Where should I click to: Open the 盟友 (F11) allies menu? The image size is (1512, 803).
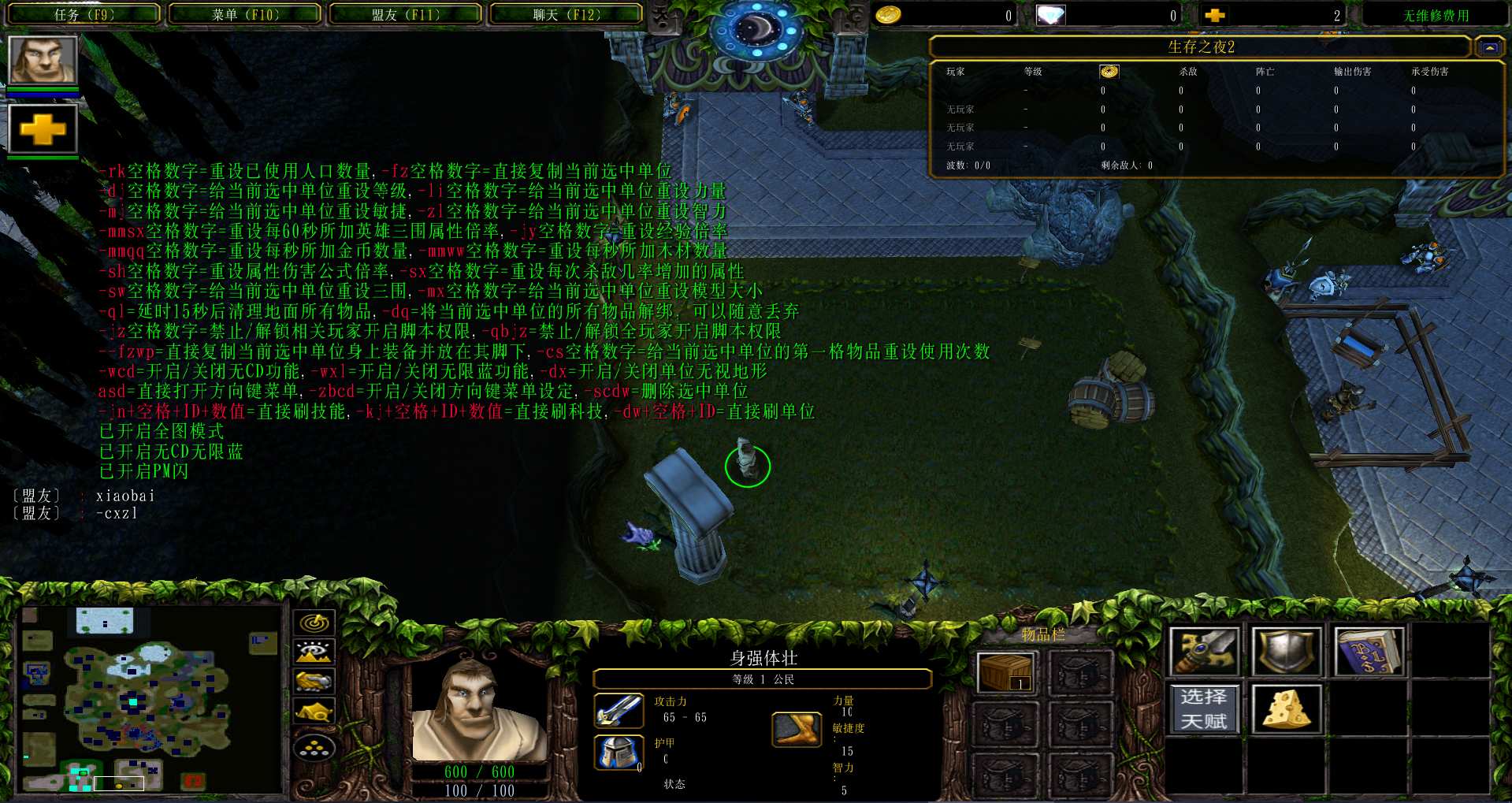tap(406, 14)
